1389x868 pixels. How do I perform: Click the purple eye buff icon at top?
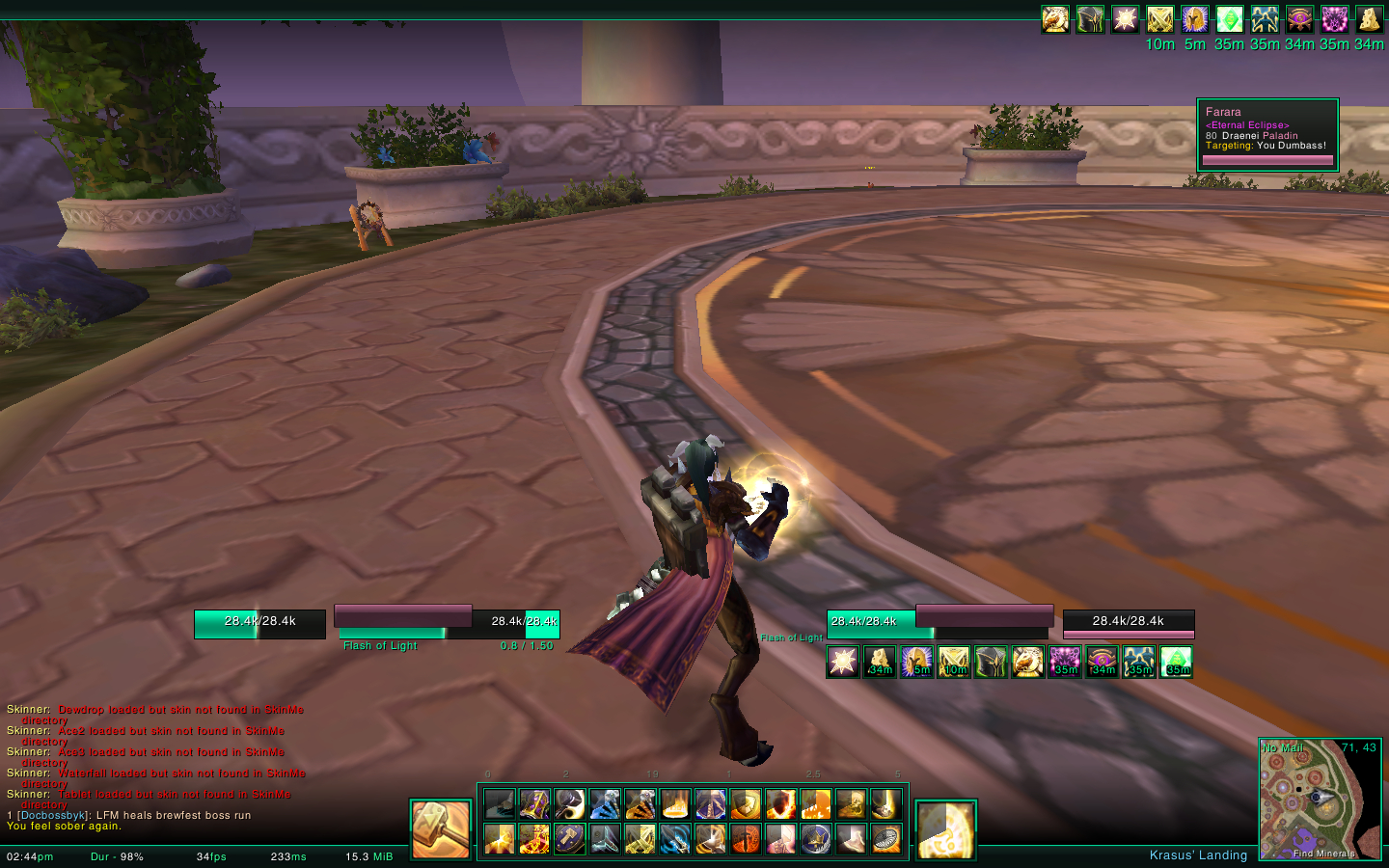(x=1299, y=19)
